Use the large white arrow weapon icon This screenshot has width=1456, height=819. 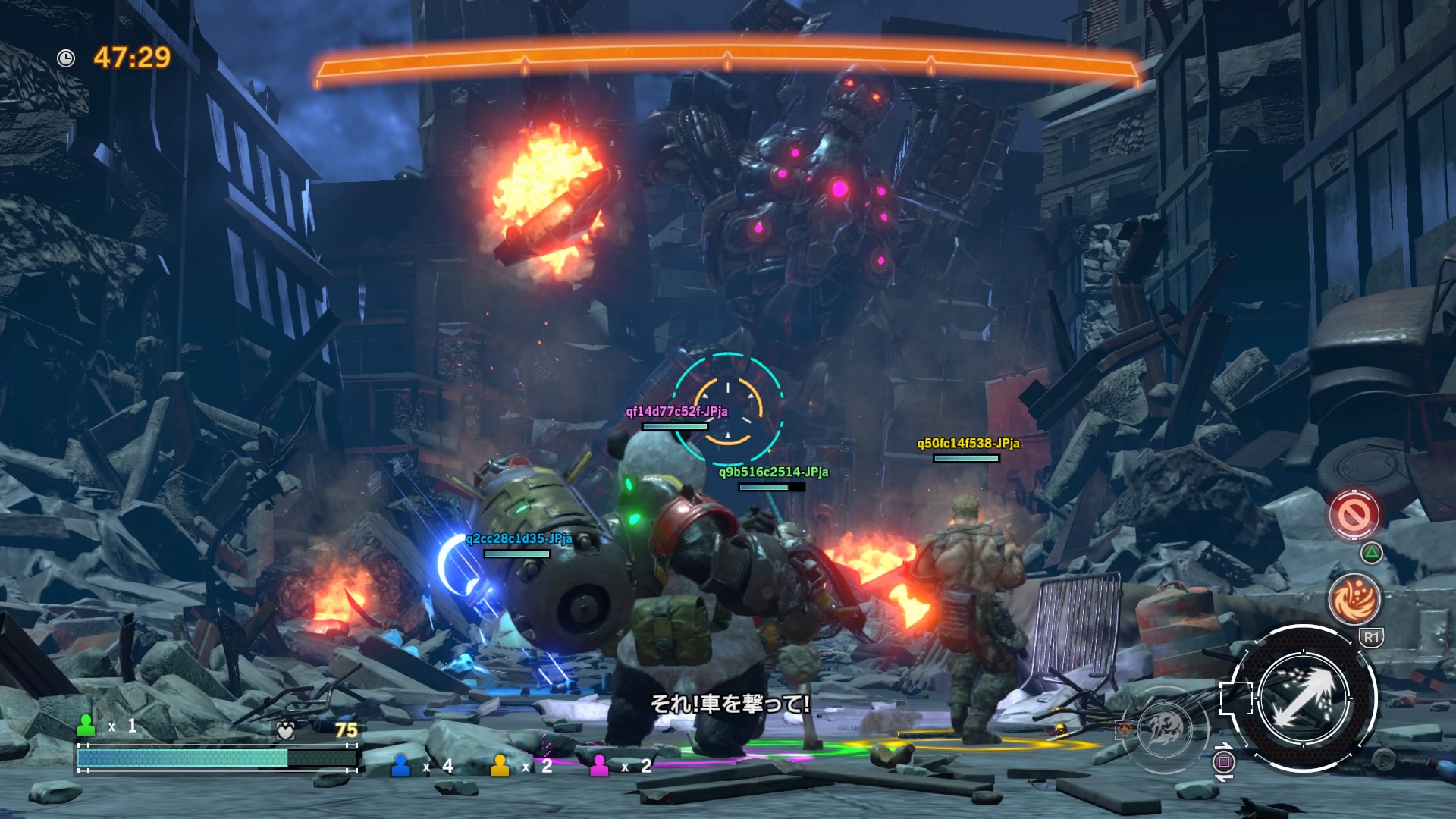1302,698
